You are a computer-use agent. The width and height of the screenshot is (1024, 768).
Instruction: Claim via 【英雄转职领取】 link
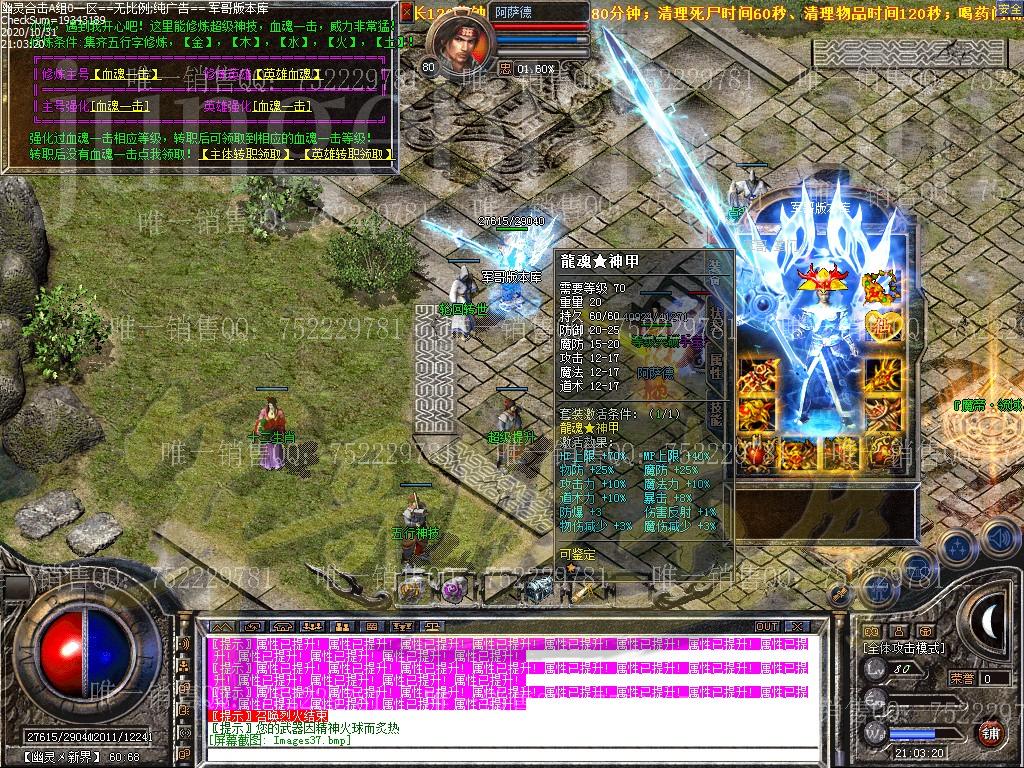coord(346,155)
